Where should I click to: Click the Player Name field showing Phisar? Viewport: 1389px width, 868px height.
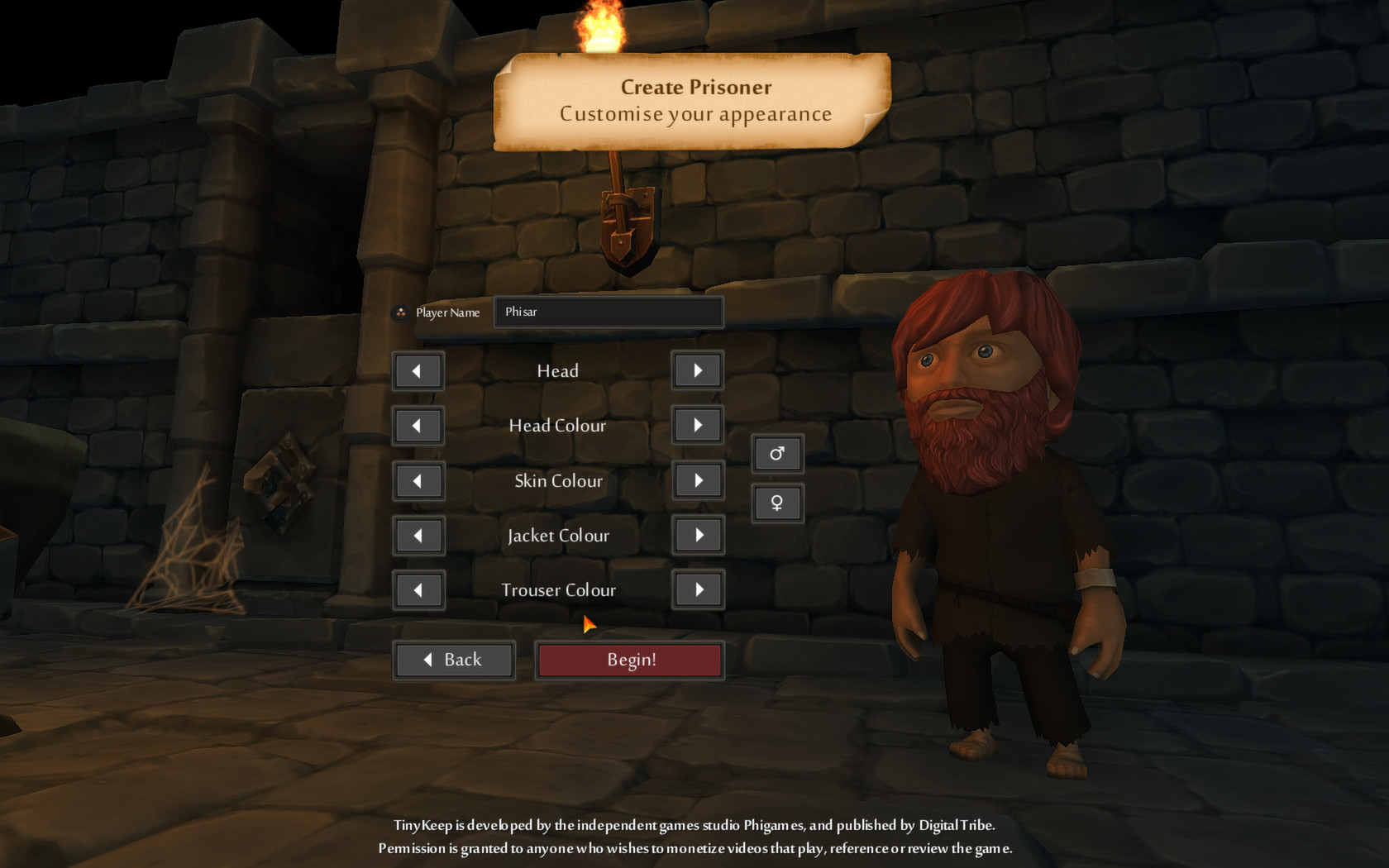tap(609, 312)
